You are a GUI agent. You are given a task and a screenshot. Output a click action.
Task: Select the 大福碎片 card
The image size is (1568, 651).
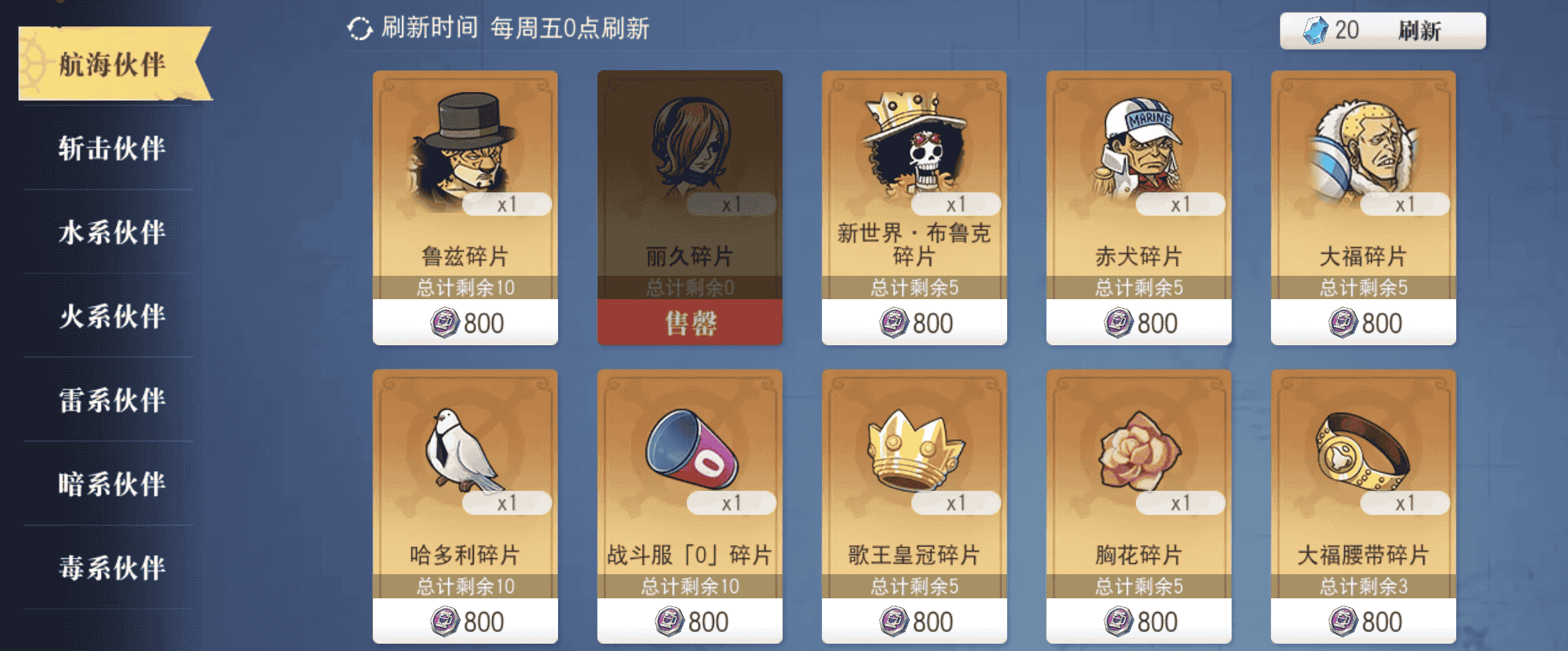click(x=1363, y=207)
